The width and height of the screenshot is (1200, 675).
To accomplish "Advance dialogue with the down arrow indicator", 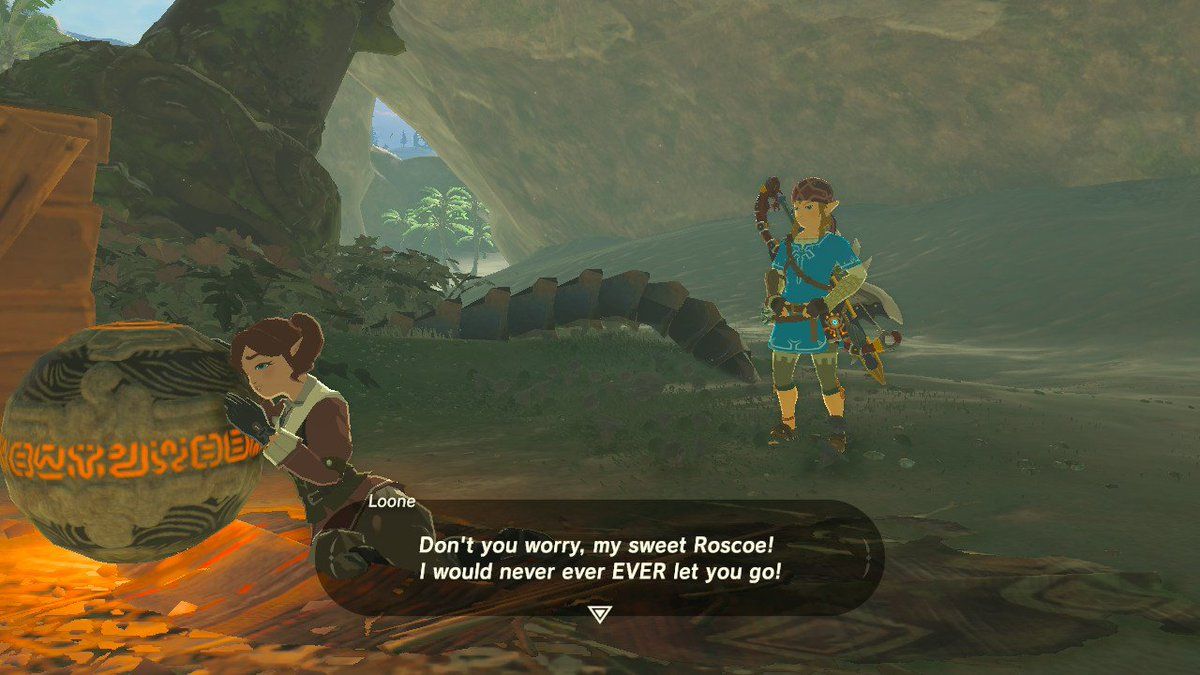I will pos(599,614).
